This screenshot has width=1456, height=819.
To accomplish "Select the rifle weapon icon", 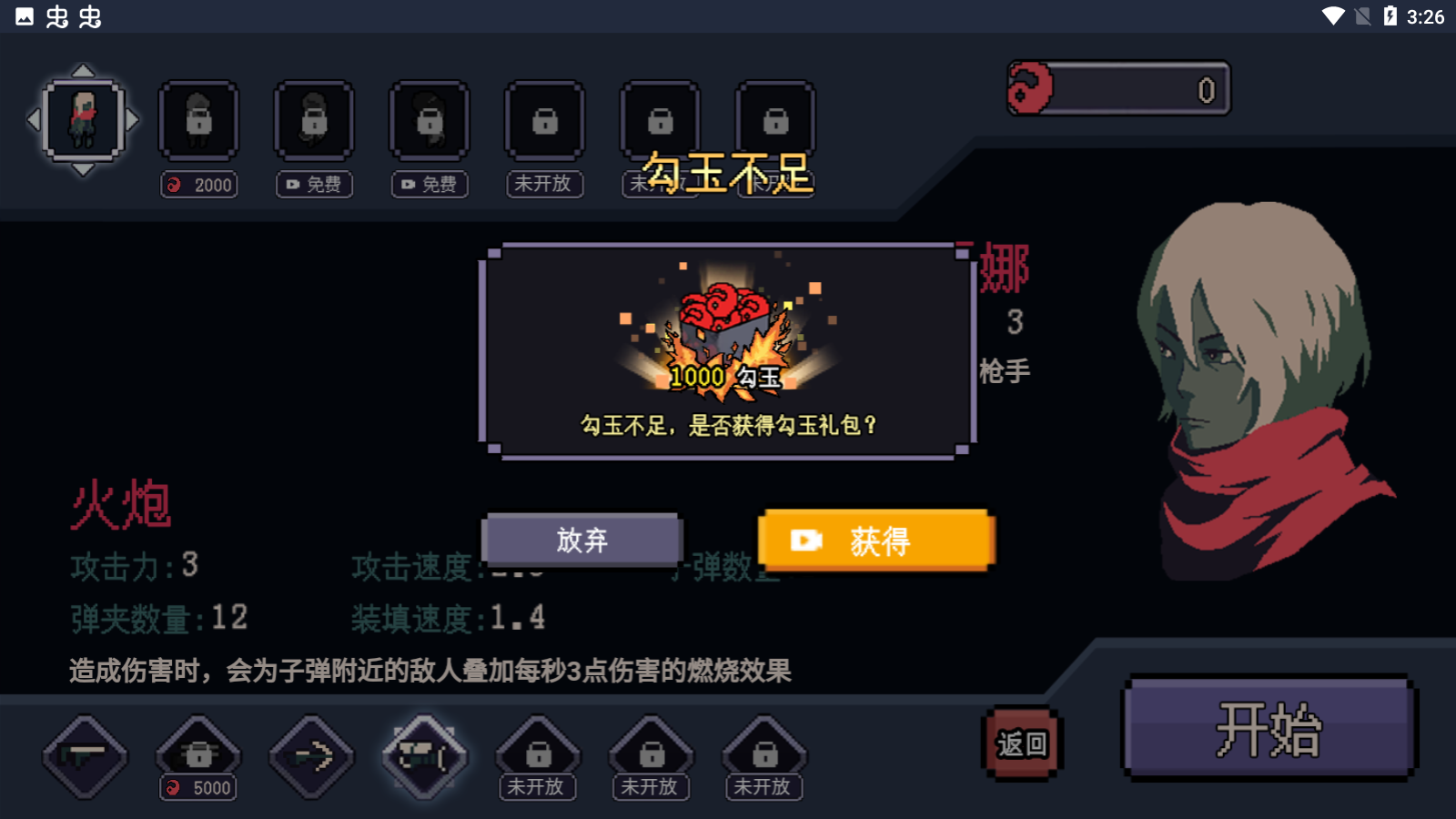I will pos(85,758).
